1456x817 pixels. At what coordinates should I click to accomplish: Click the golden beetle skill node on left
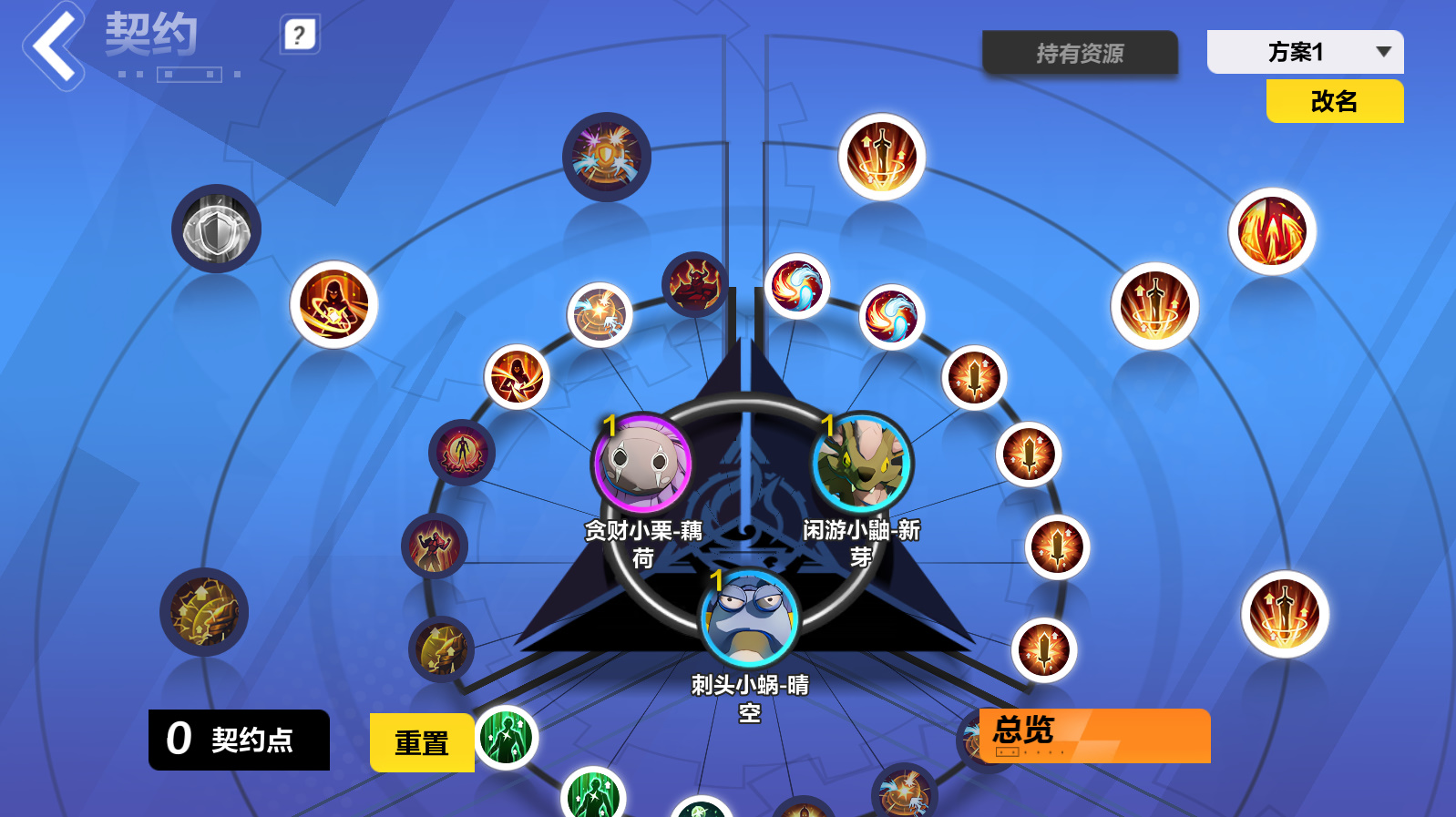pos(204,612)
